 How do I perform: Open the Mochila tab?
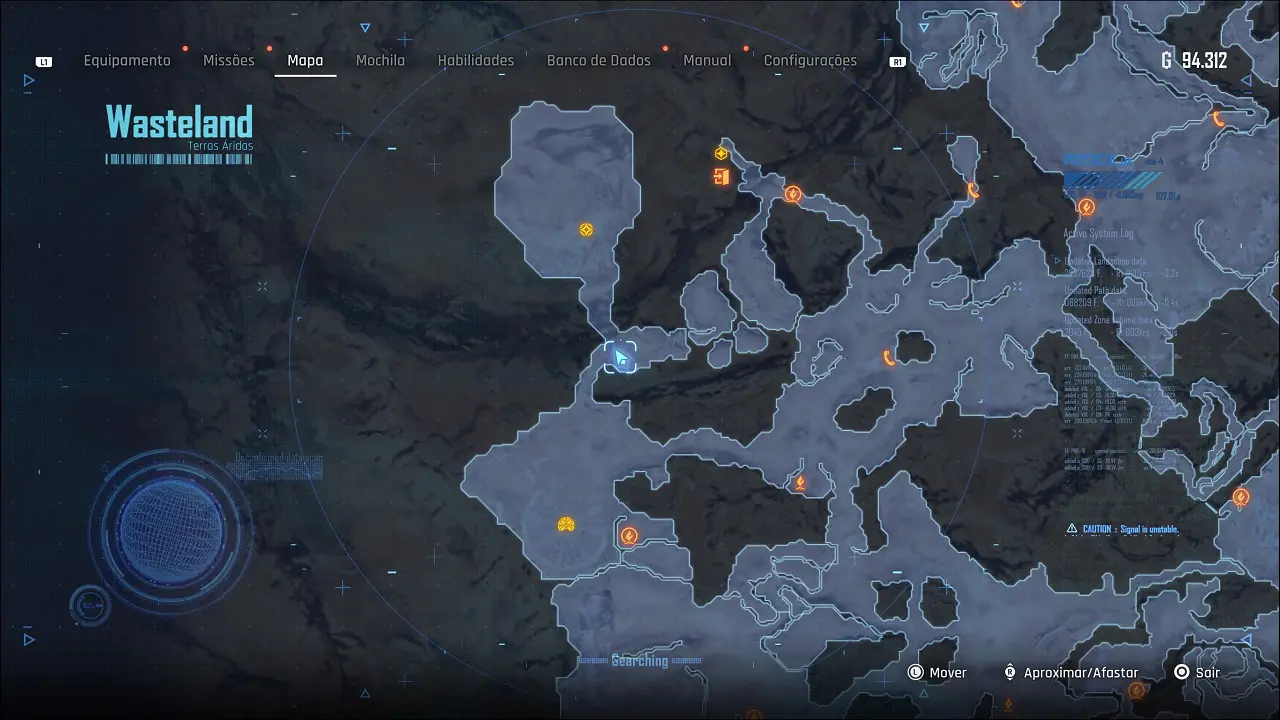tap(381, 61)
